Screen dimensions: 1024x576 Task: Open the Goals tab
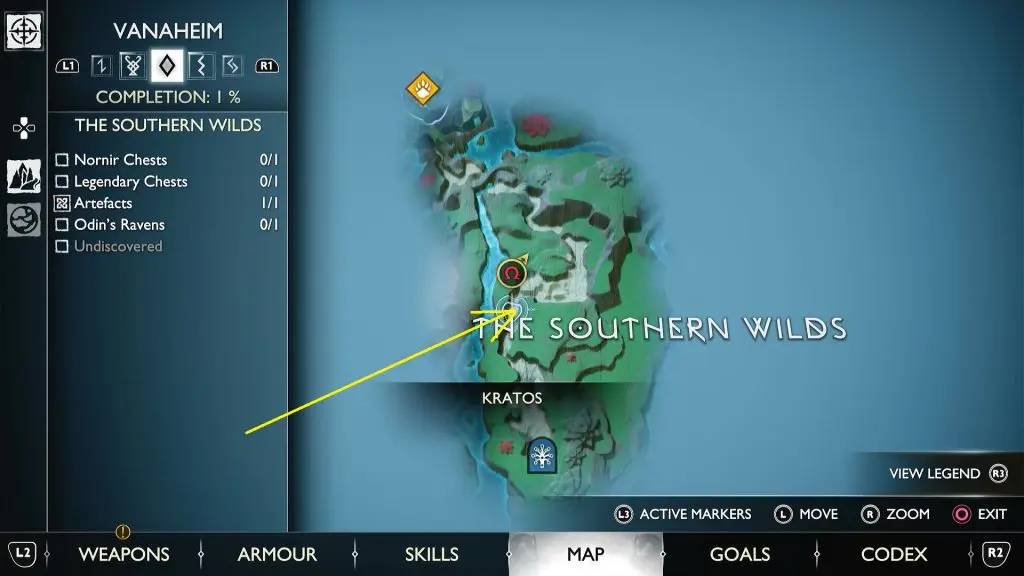coord(739,554)
